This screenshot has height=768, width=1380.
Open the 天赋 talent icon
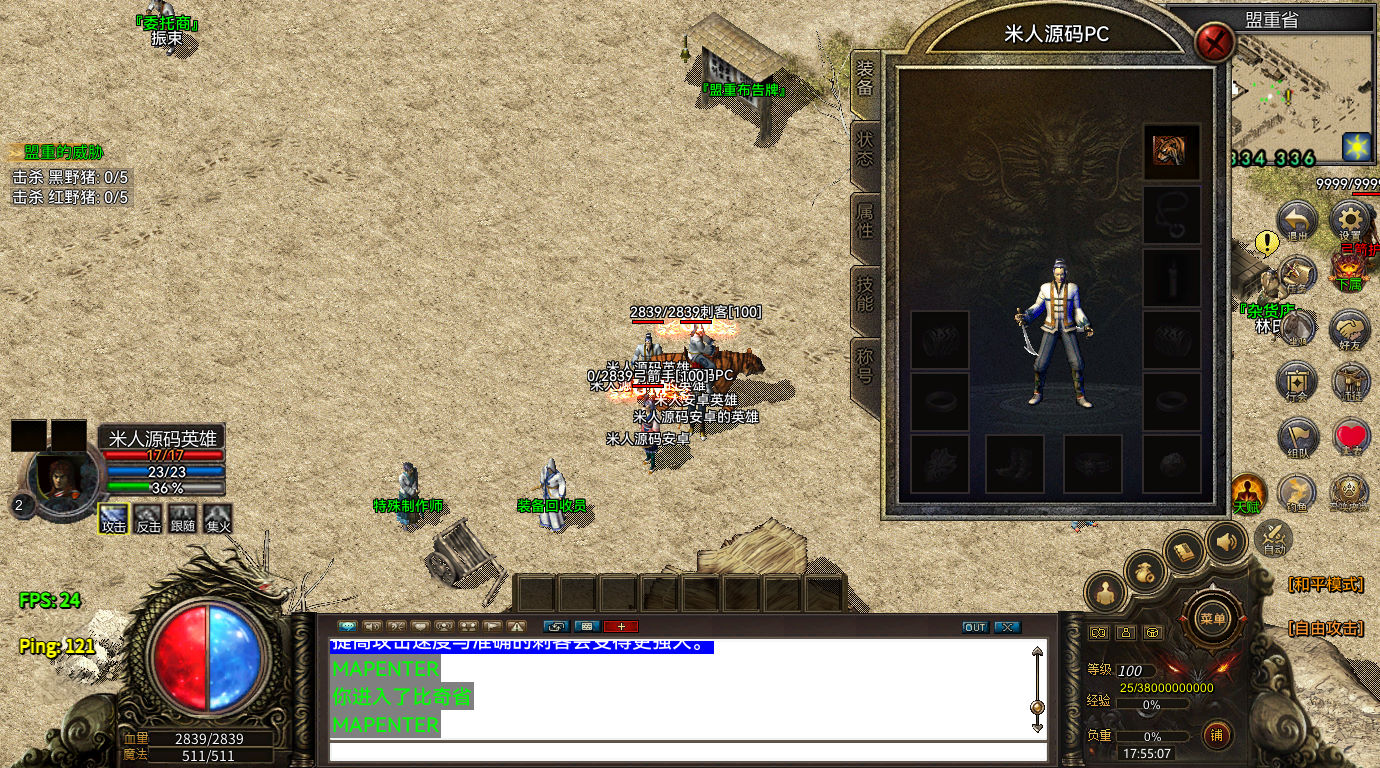(x=1246, y=492)
